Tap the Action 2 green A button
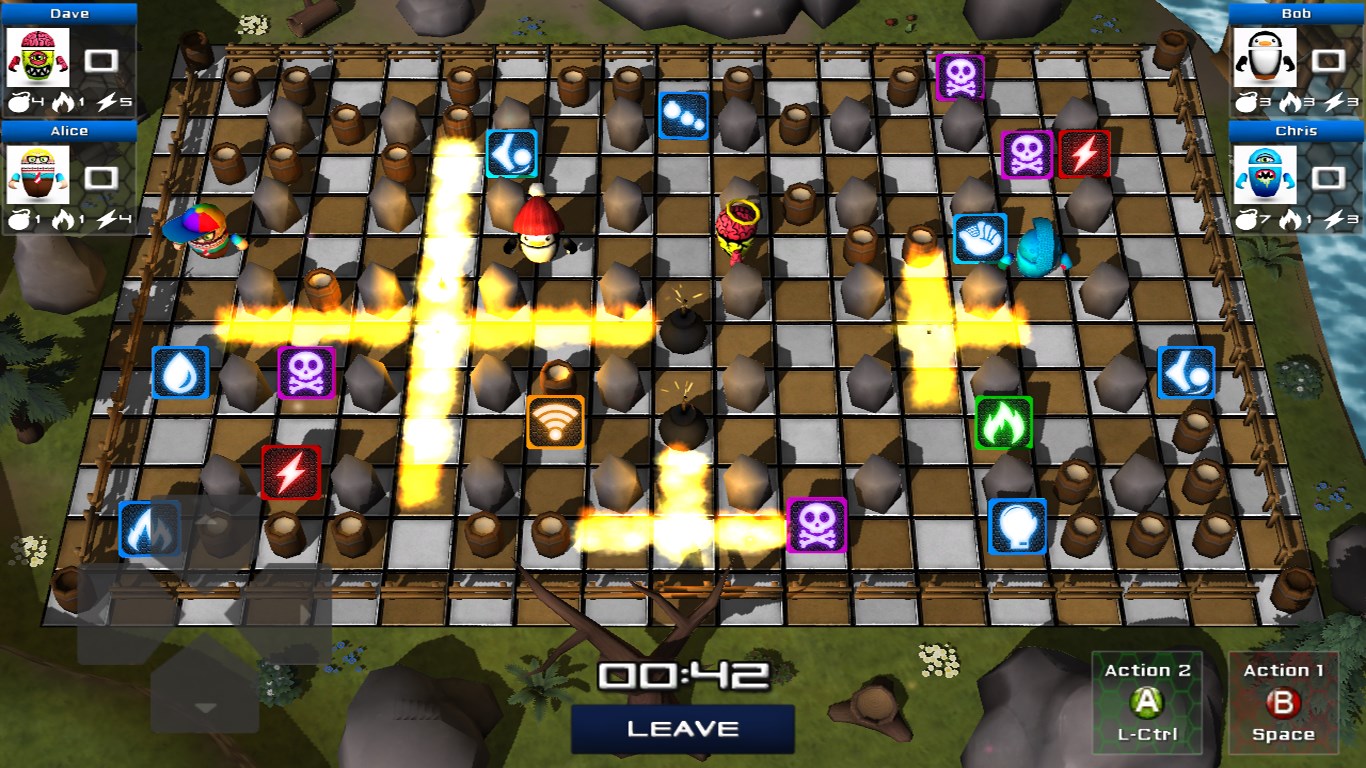Viewport: 1366px width, 768px height. 1147,703
